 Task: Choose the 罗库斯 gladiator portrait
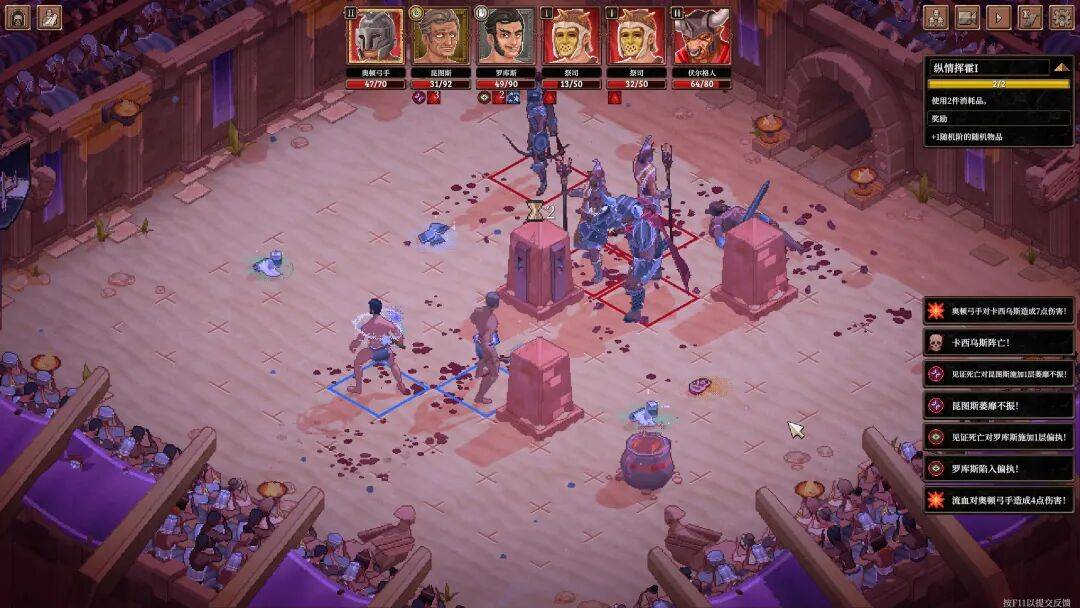[505, 36]
